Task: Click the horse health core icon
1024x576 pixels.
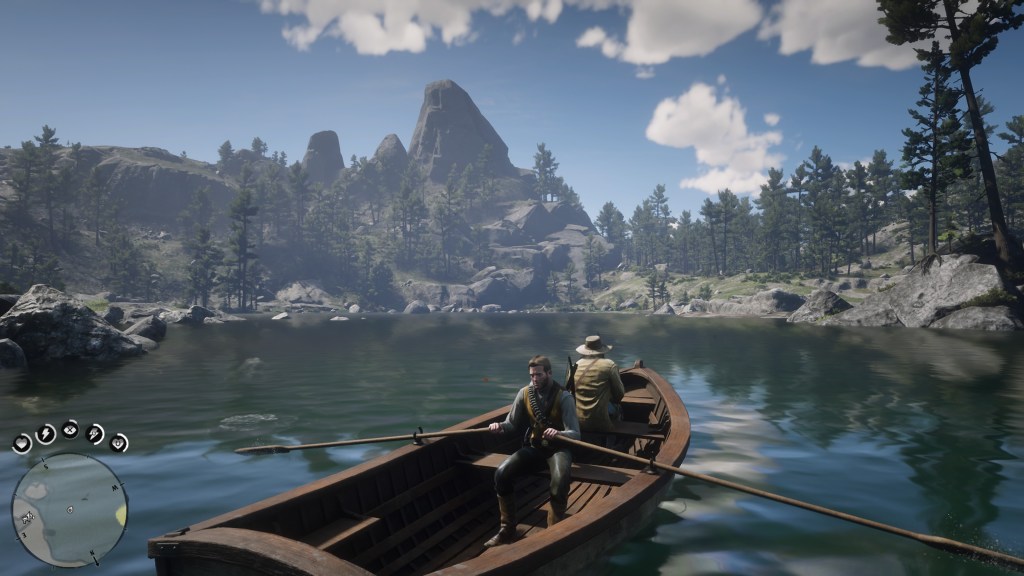Action: (119, 442)
